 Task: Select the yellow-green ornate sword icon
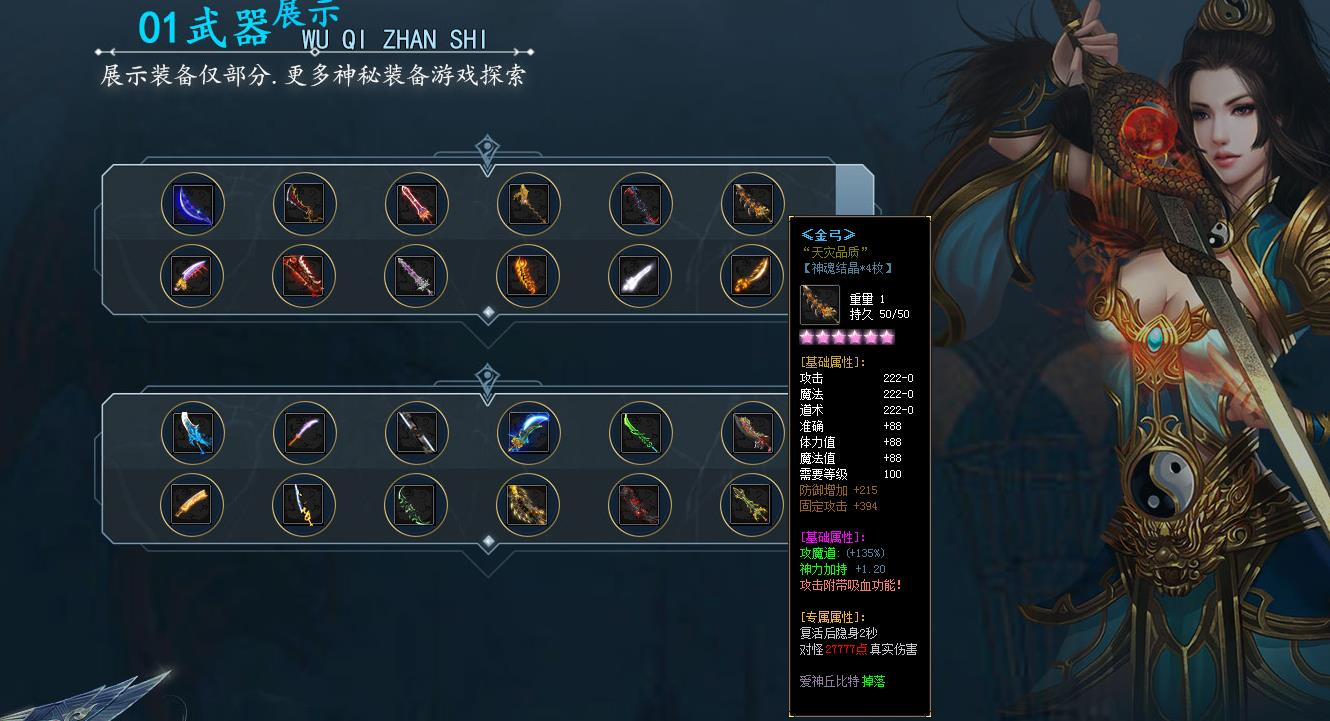(752, 504)
